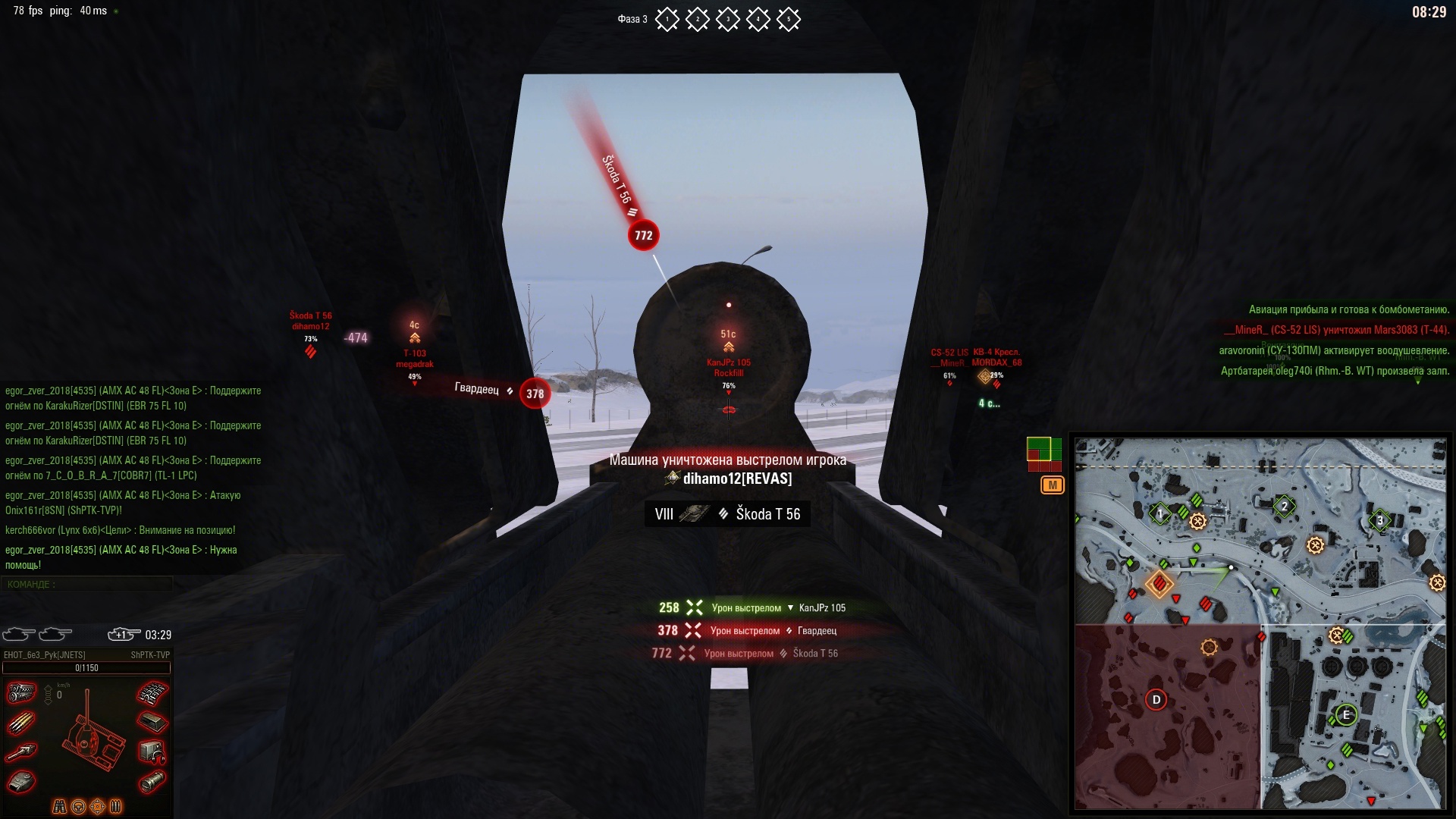Click the tracks module icon
The image size is (1456, 819).
pyautogui.click(x=152, y=692)
